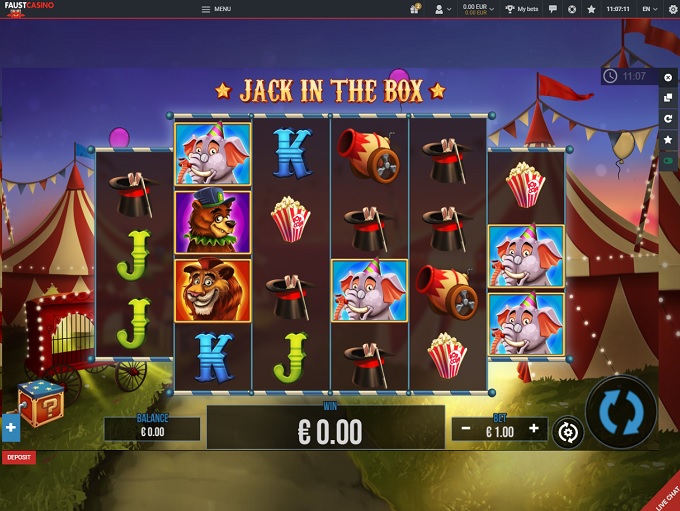Open the gift bonuses icon
This screenshot has width=680, height=511.
(x=414, y=9)
